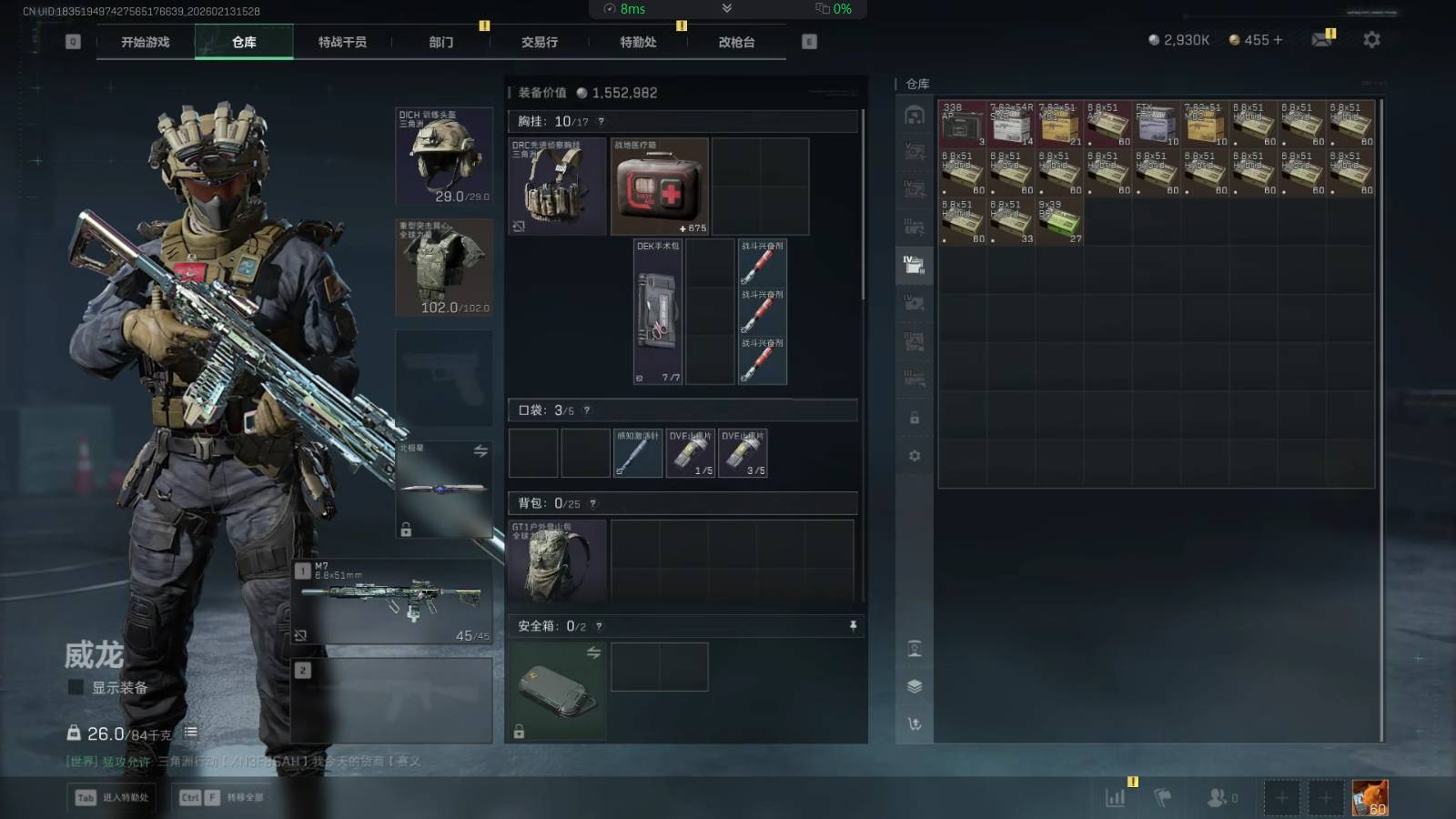
Task: Select the chest rig vest slot
Action: 557,187
